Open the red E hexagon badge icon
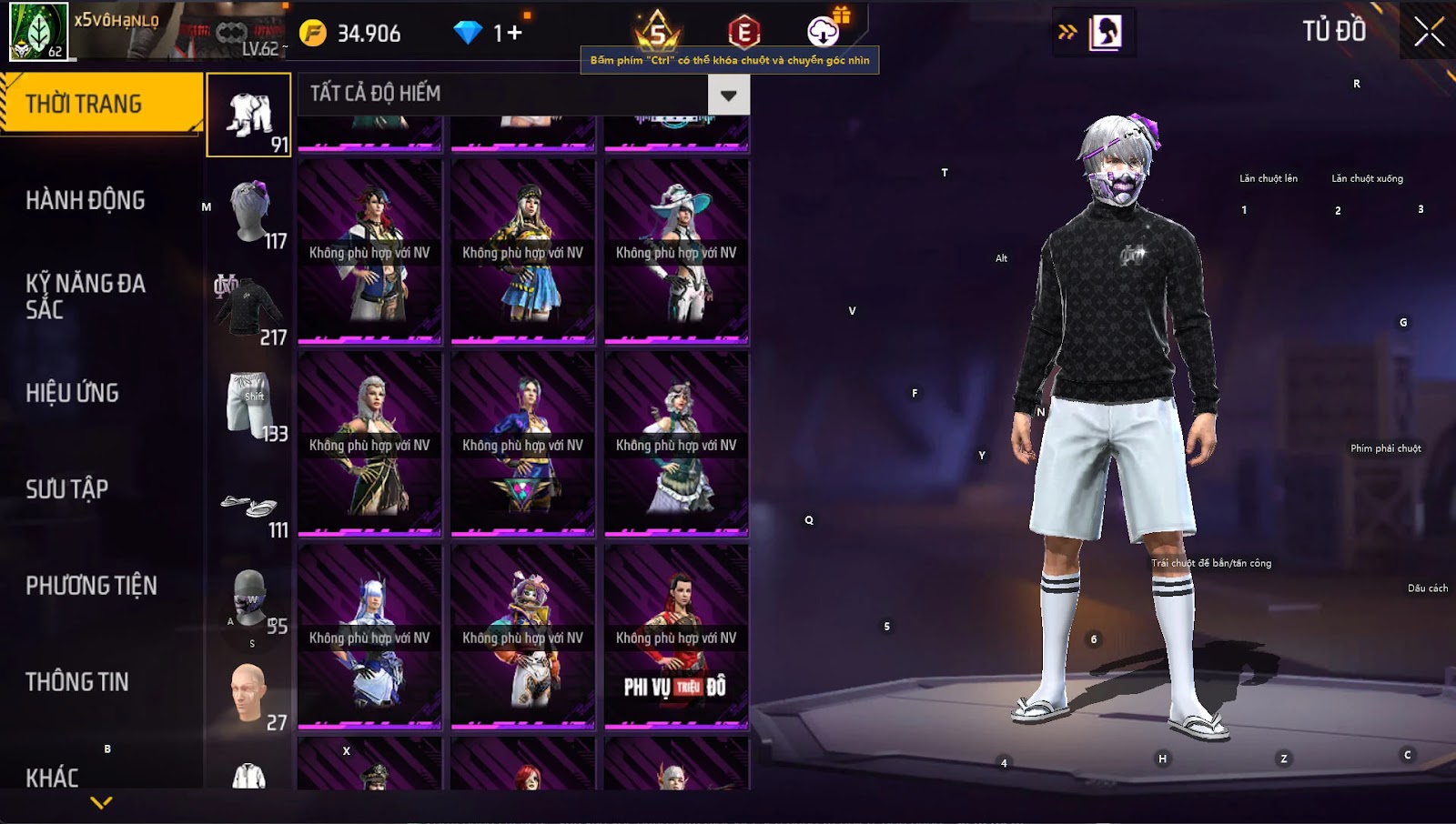The image size is (1456, 824). click(x=743, y=33)
